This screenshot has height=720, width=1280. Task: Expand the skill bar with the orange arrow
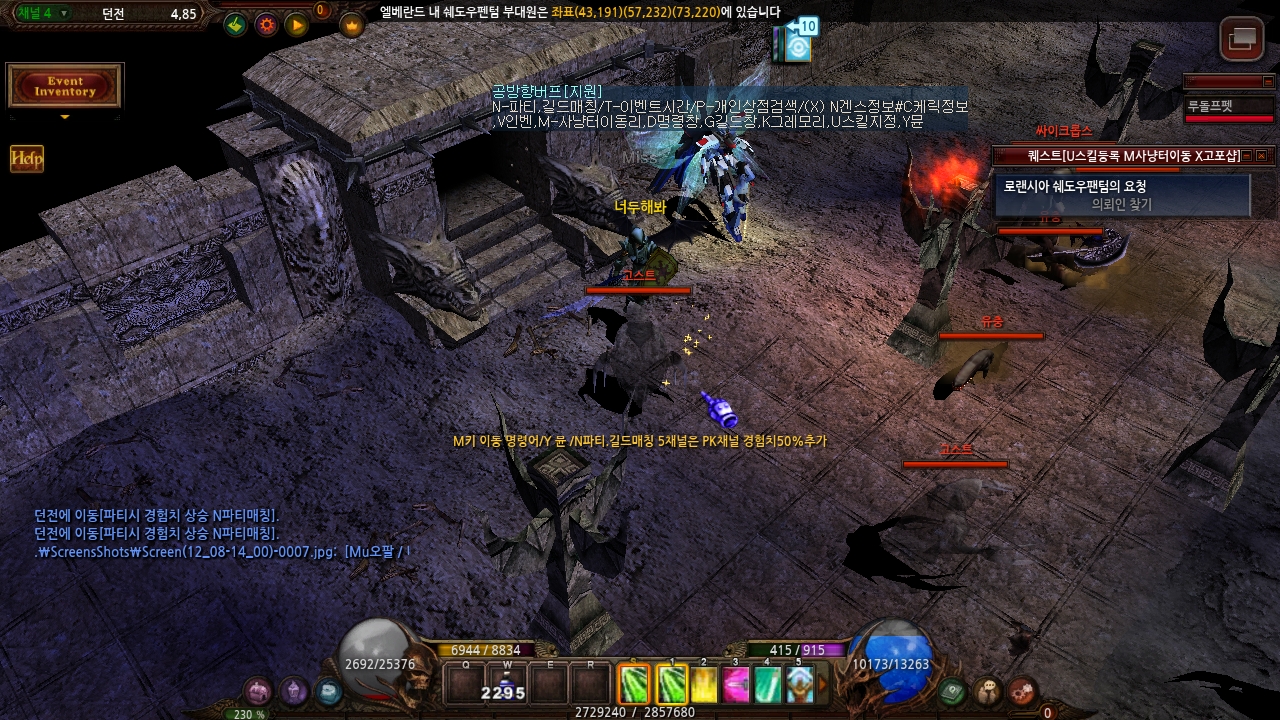coord(823,685)
